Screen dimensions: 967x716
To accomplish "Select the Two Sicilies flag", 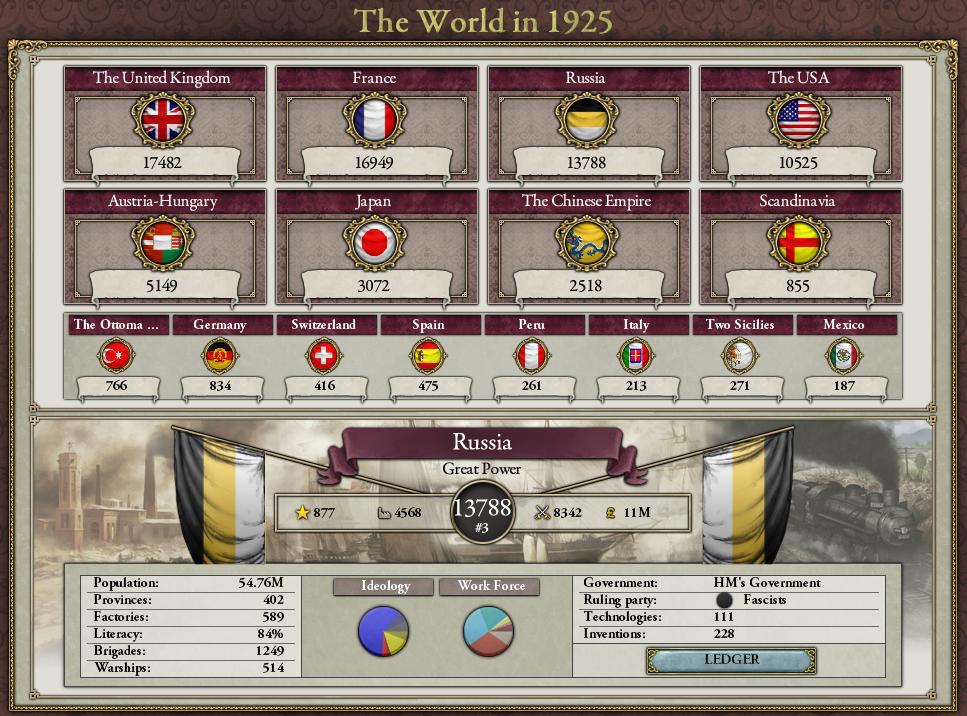I will point(740,355).
